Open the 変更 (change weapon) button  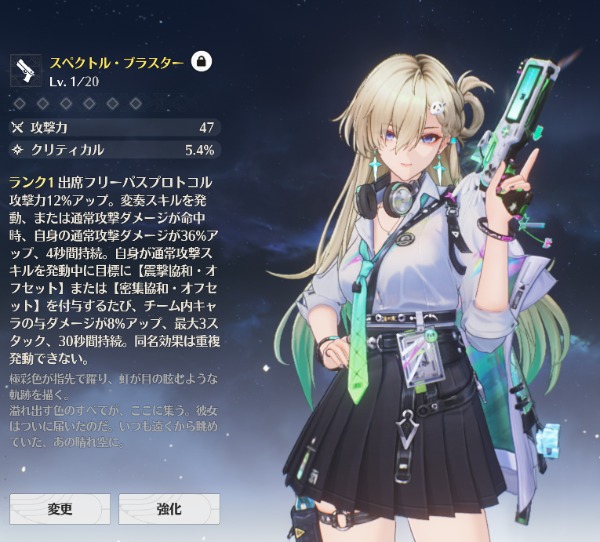tap(60, 508)
